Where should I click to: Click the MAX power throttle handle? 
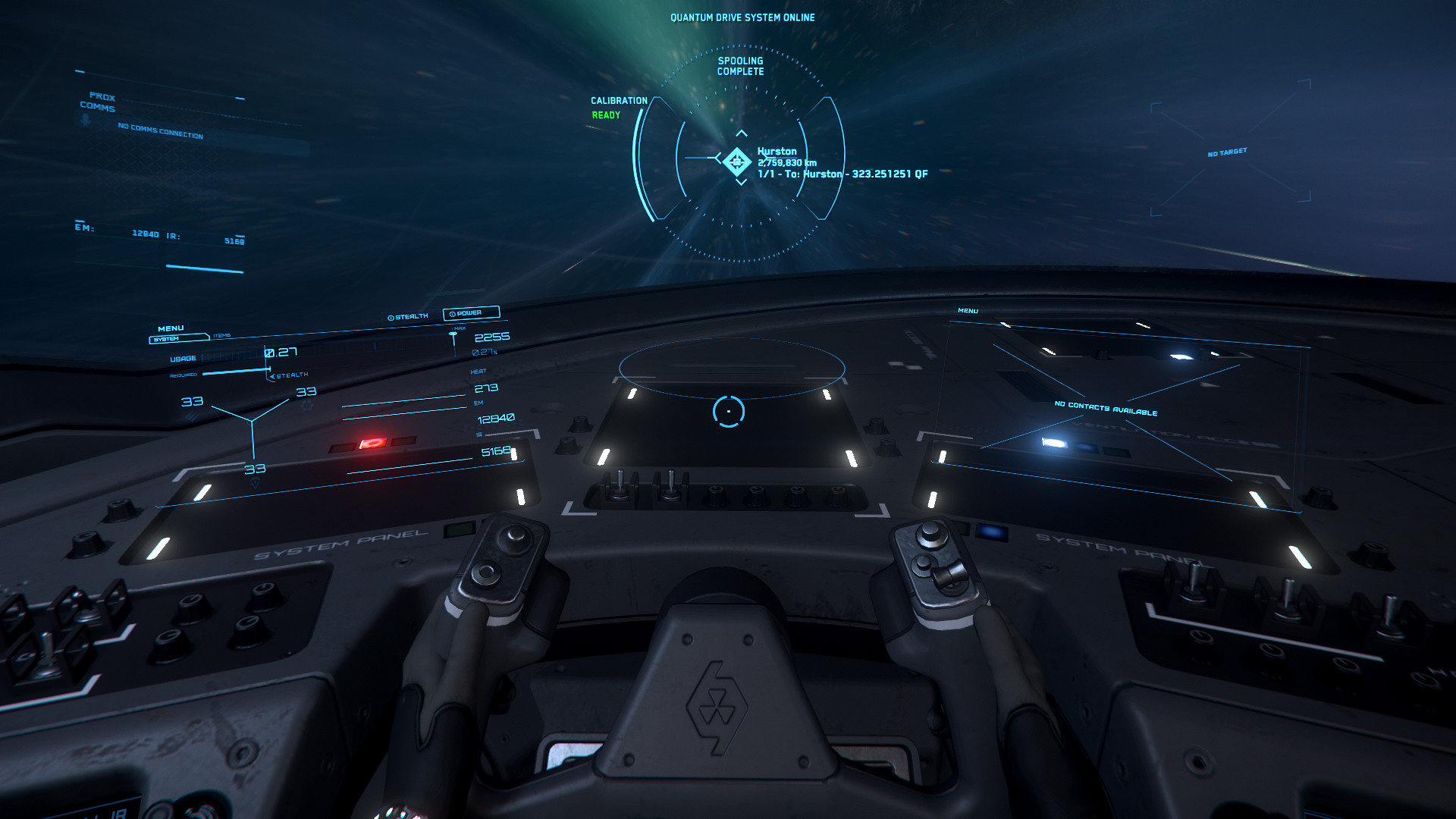(453, 334)
